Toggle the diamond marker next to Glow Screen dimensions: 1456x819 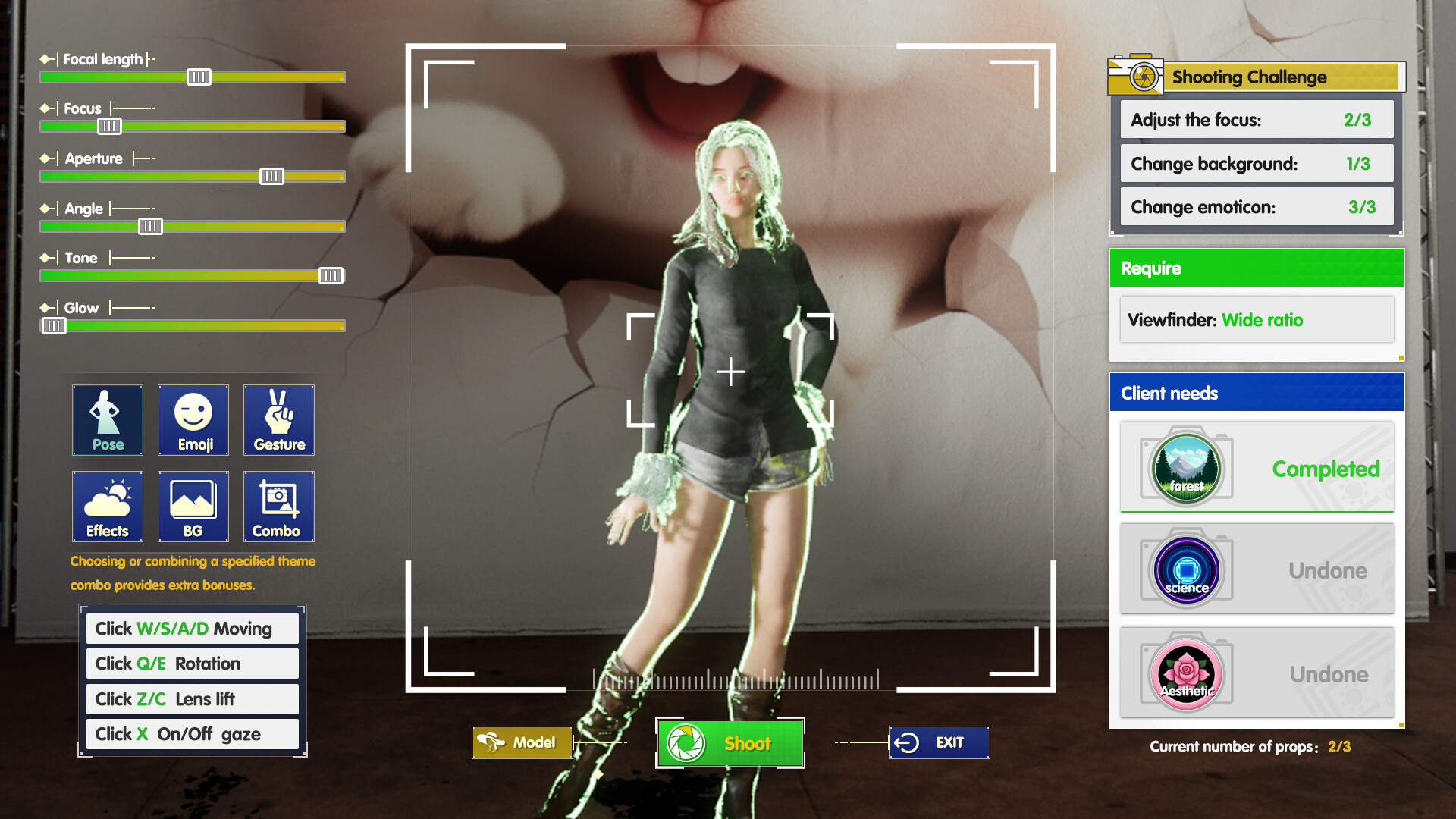coord(45,308)
